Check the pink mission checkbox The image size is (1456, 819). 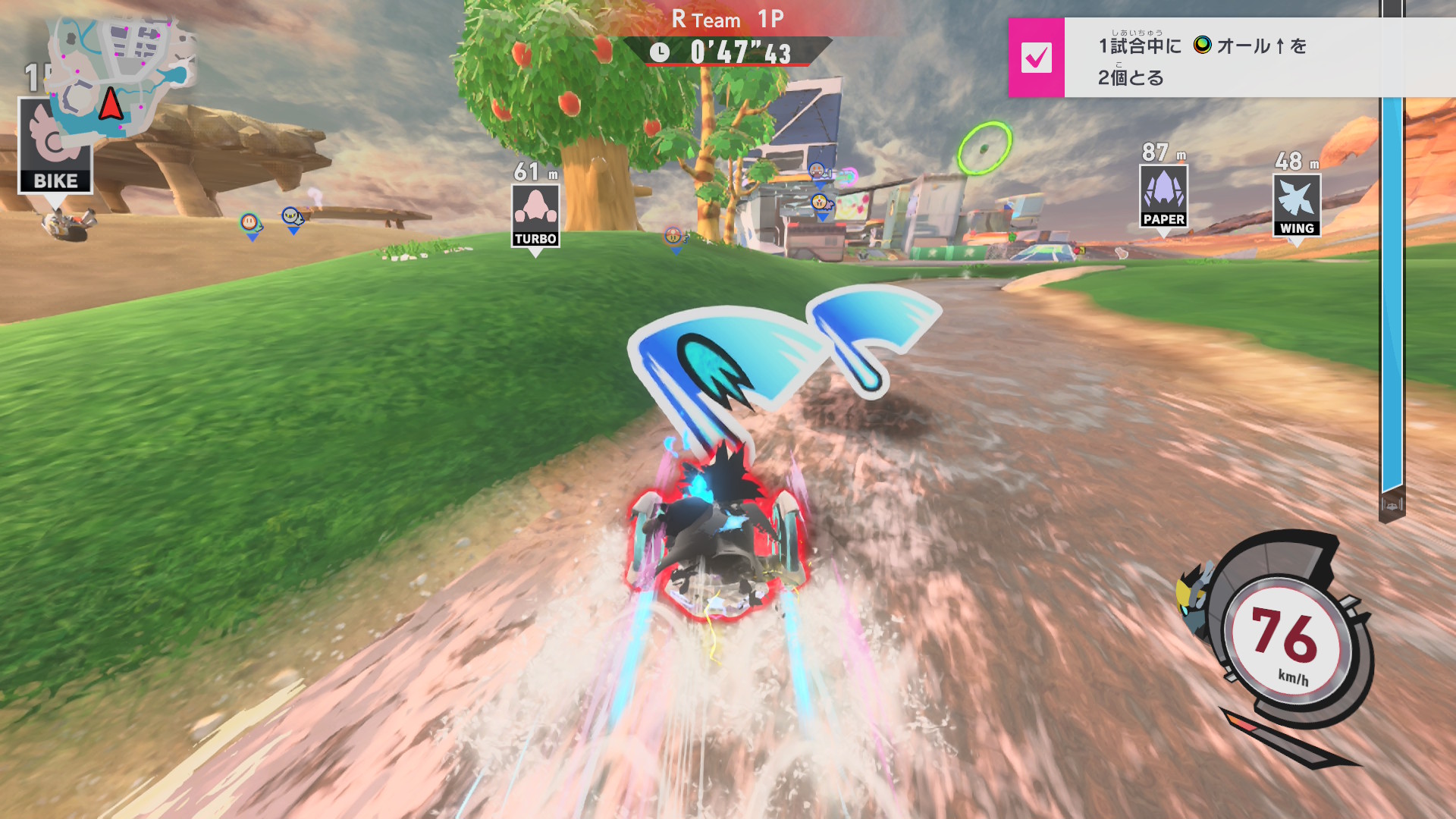click(x=1036, y=58)
